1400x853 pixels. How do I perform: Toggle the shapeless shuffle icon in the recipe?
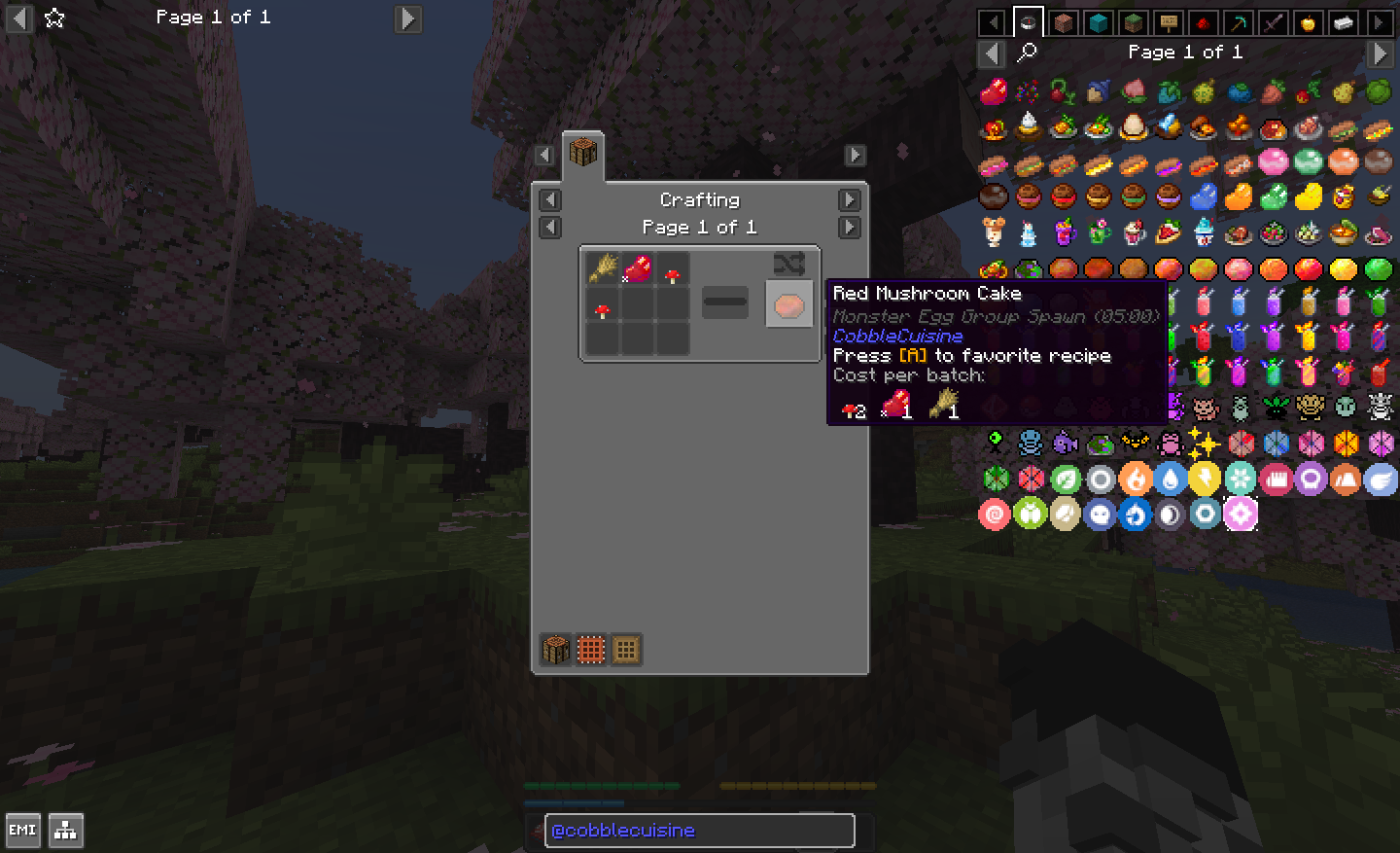(x=788, y=264)
